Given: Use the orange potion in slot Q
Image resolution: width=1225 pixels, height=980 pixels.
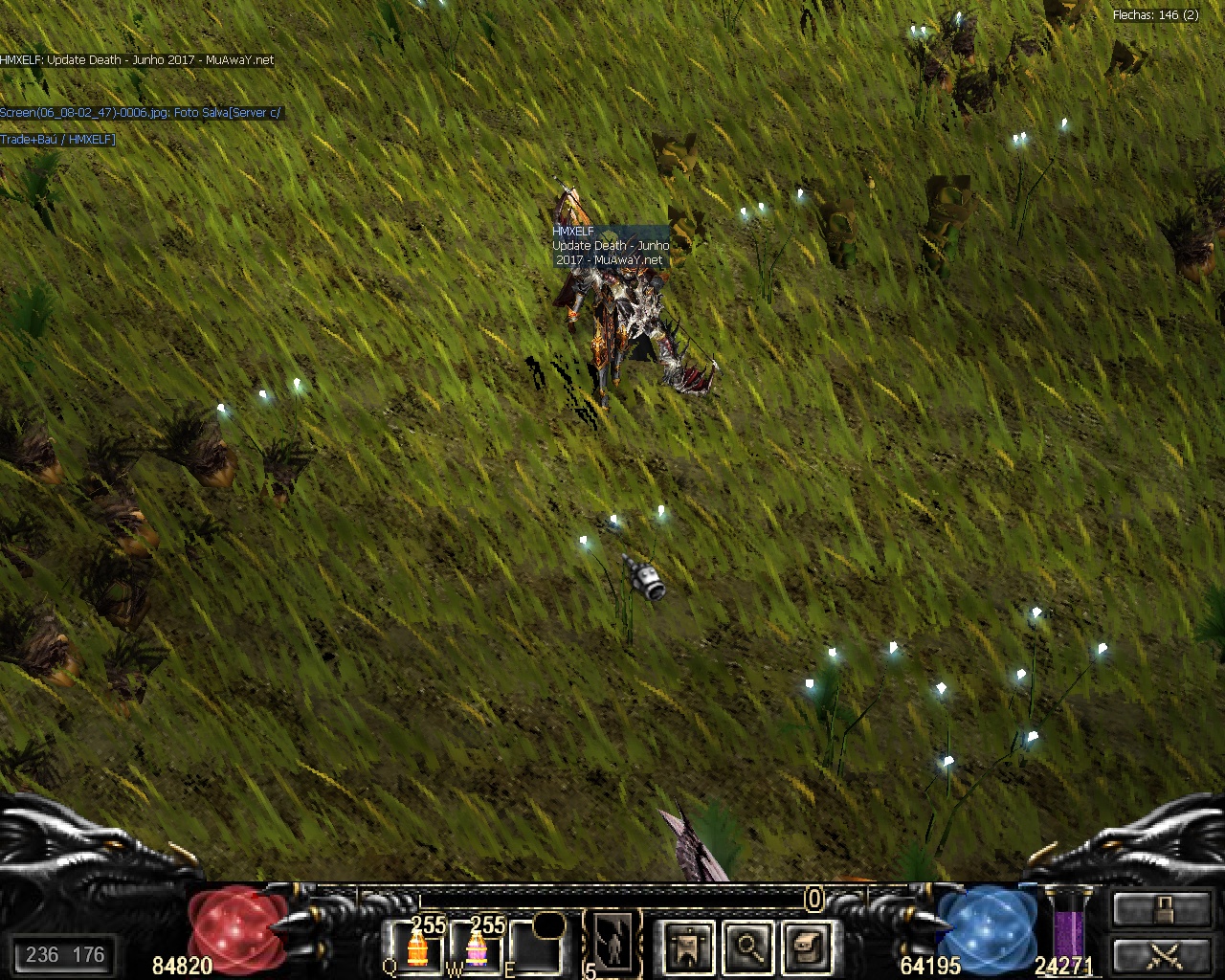Looking at the screenshot, I should 416,948.
